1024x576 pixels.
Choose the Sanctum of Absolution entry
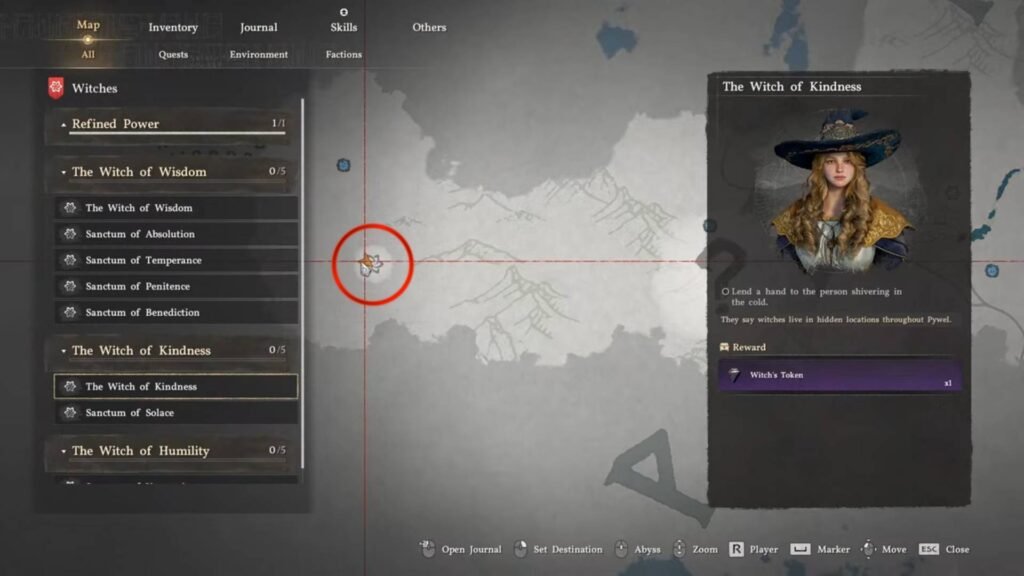[x=176, y=234]
